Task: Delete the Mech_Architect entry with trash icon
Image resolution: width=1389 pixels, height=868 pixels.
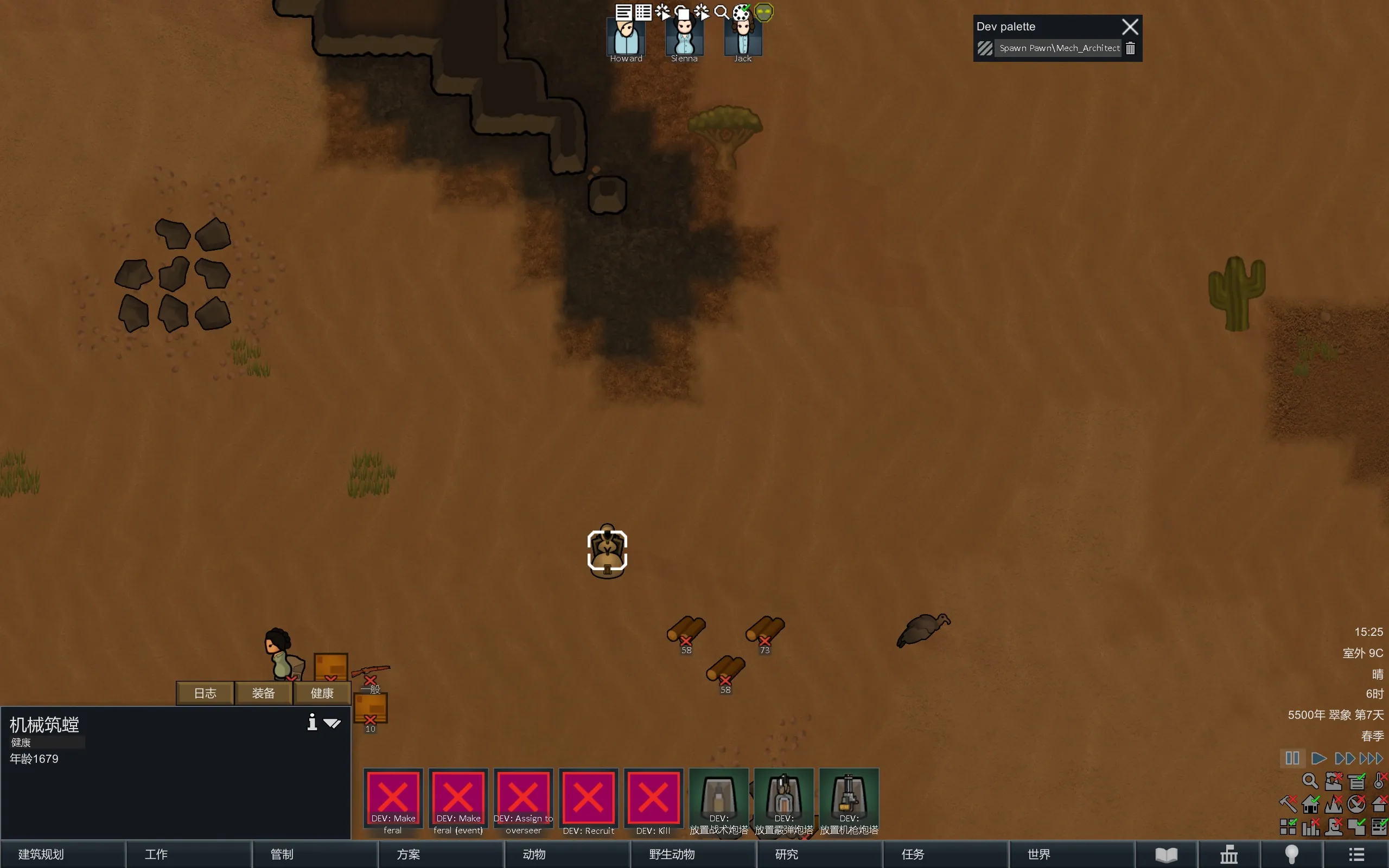Action: click(x=1130, y=48)
